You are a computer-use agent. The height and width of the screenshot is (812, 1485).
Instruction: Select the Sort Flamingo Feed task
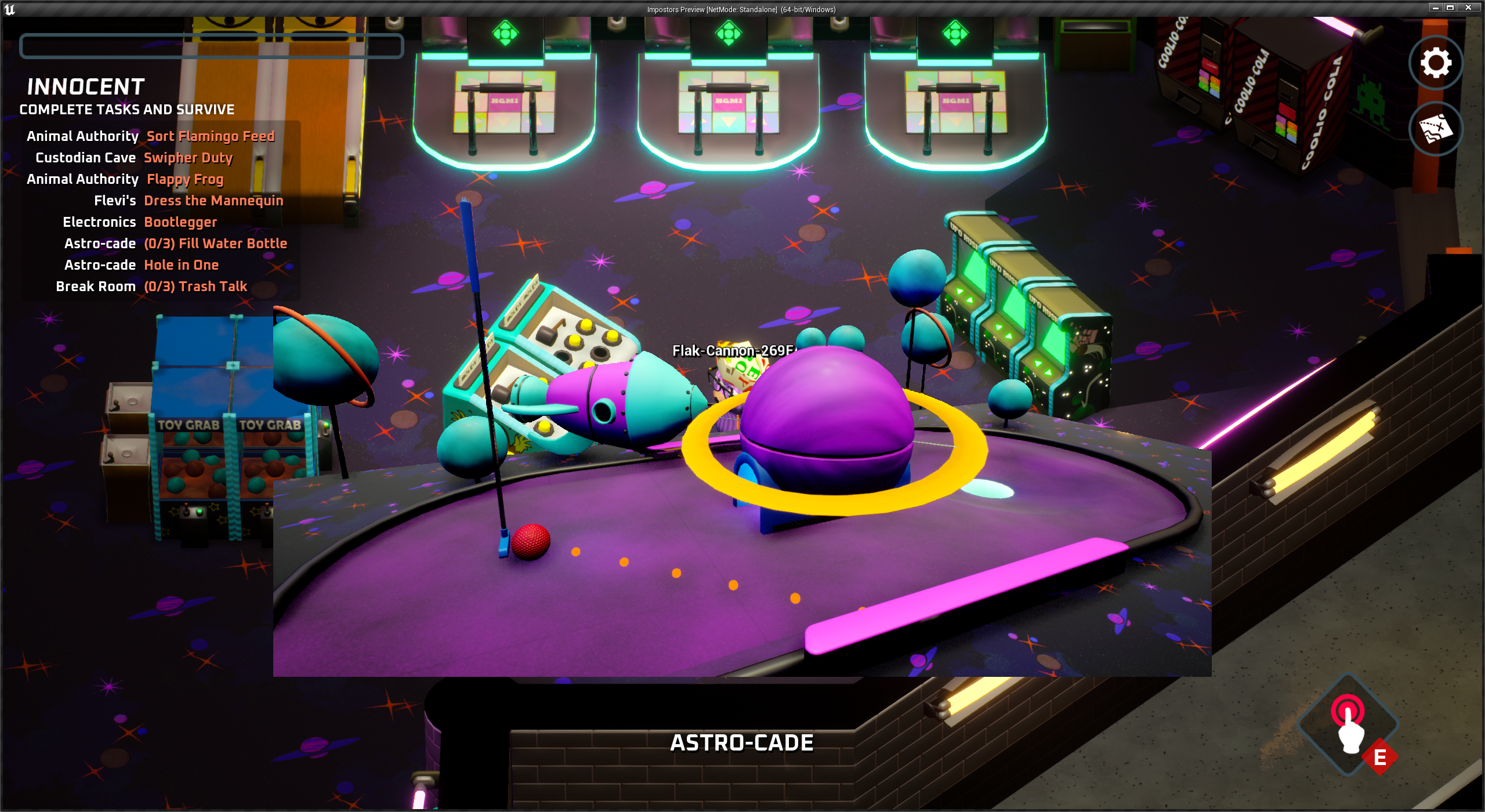point(211,136)
